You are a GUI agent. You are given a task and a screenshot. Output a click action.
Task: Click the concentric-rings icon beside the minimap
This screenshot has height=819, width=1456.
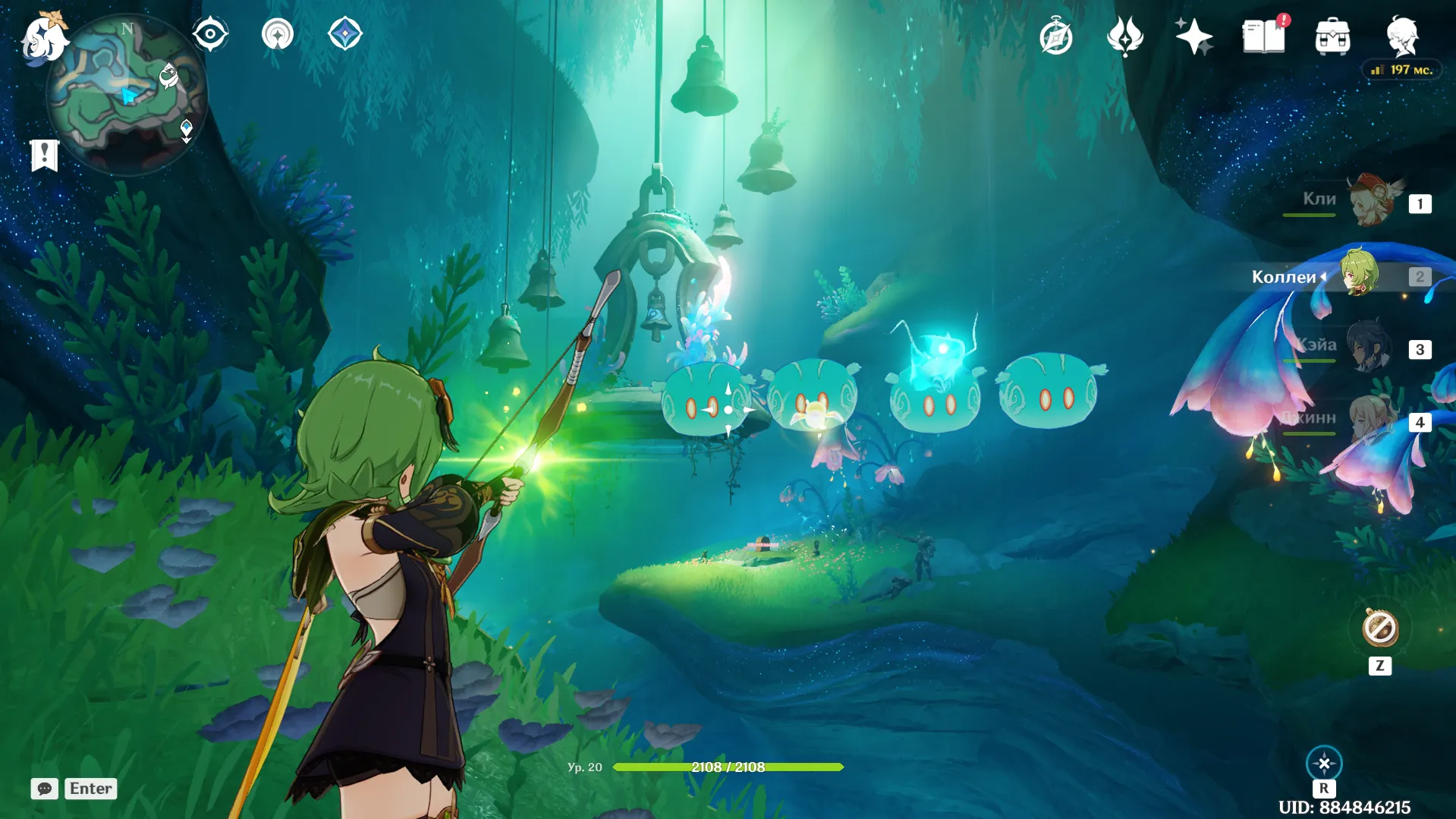[278, 34]
